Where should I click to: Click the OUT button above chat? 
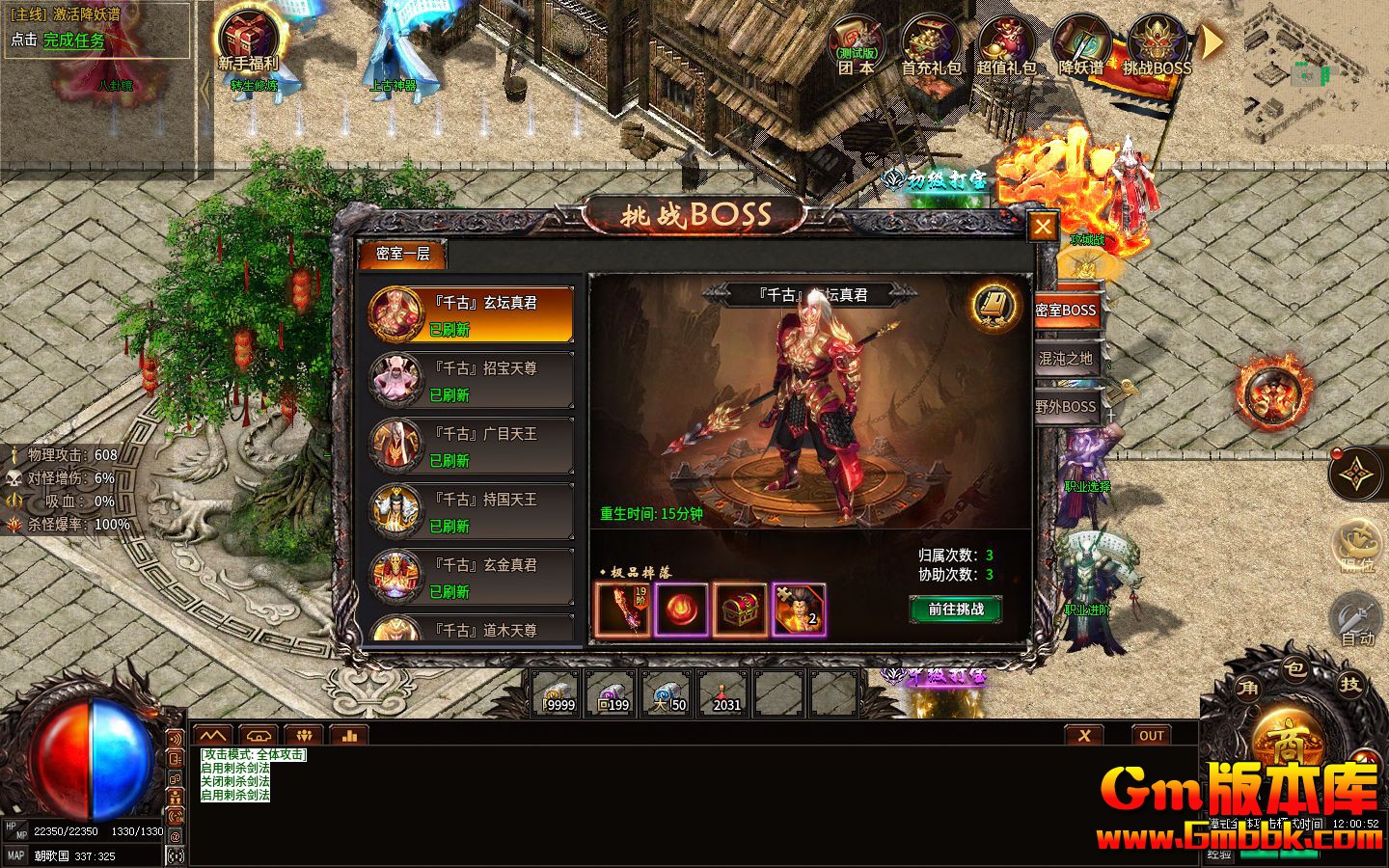1152,735
